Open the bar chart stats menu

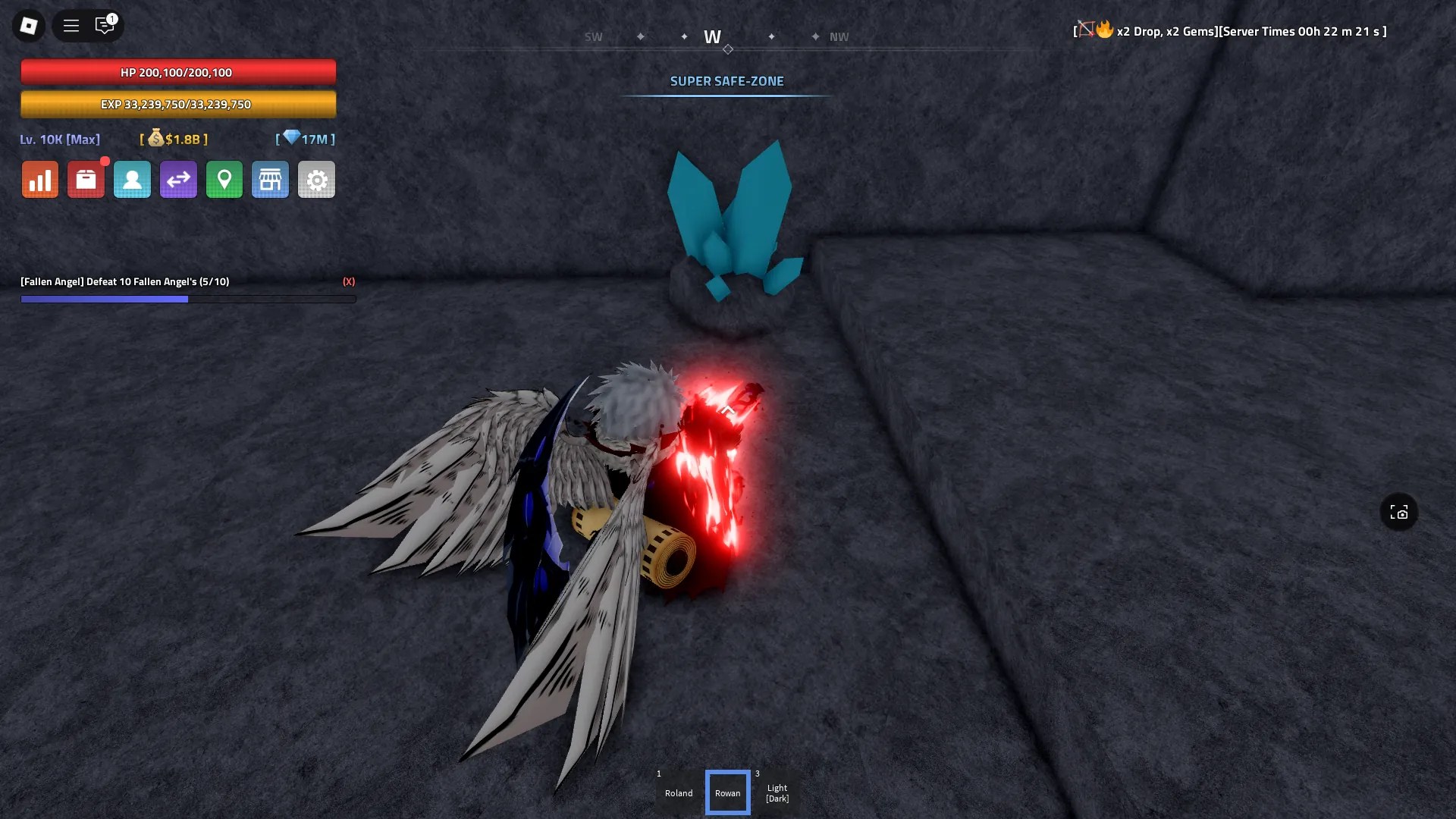(x=39, y=179)
